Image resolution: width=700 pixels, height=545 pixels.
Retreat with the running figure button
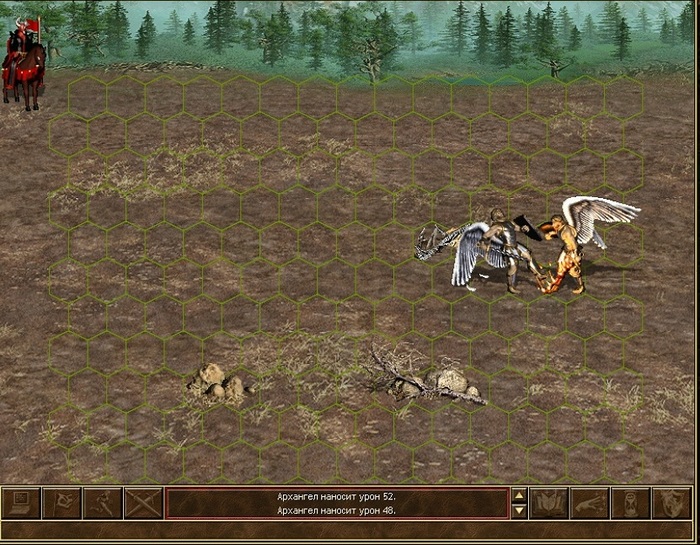point(102,503)
